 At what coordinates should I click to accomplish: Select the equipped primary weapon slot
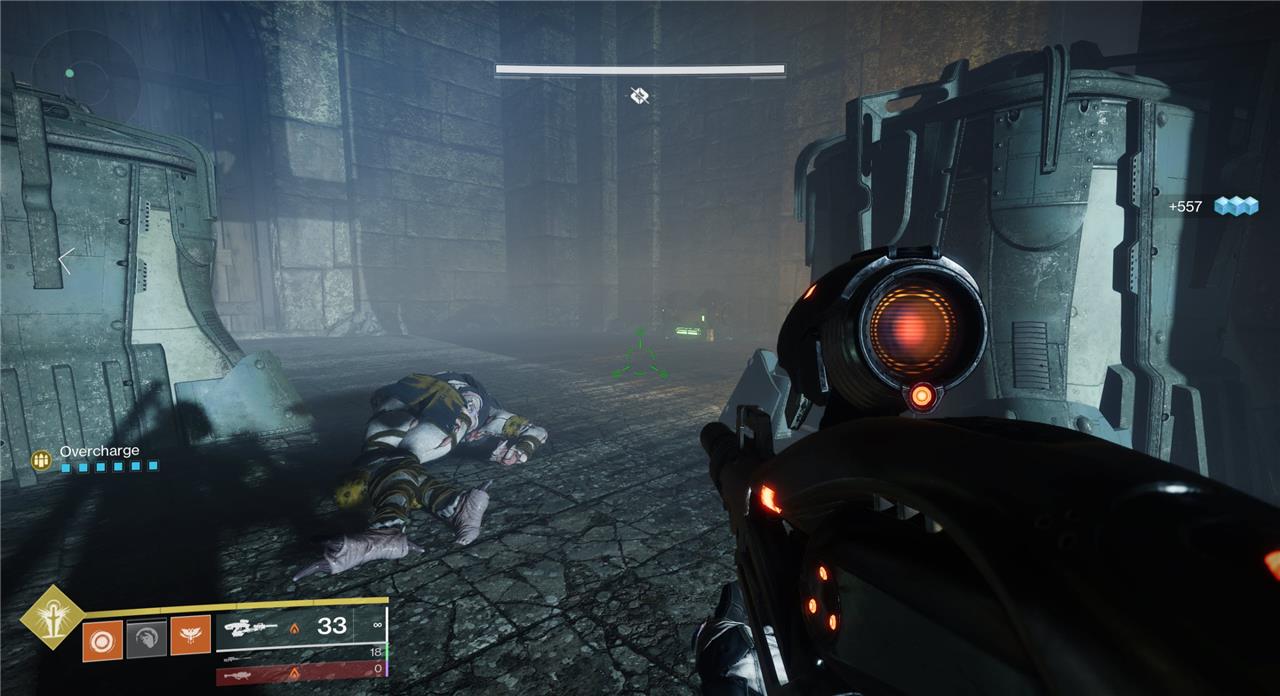[x=300, y=627]
